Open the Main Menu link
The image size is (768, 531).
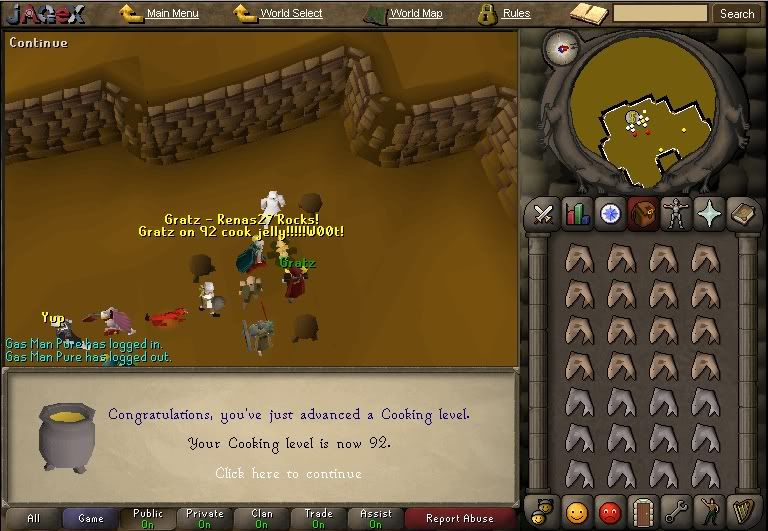pos(172,14)
